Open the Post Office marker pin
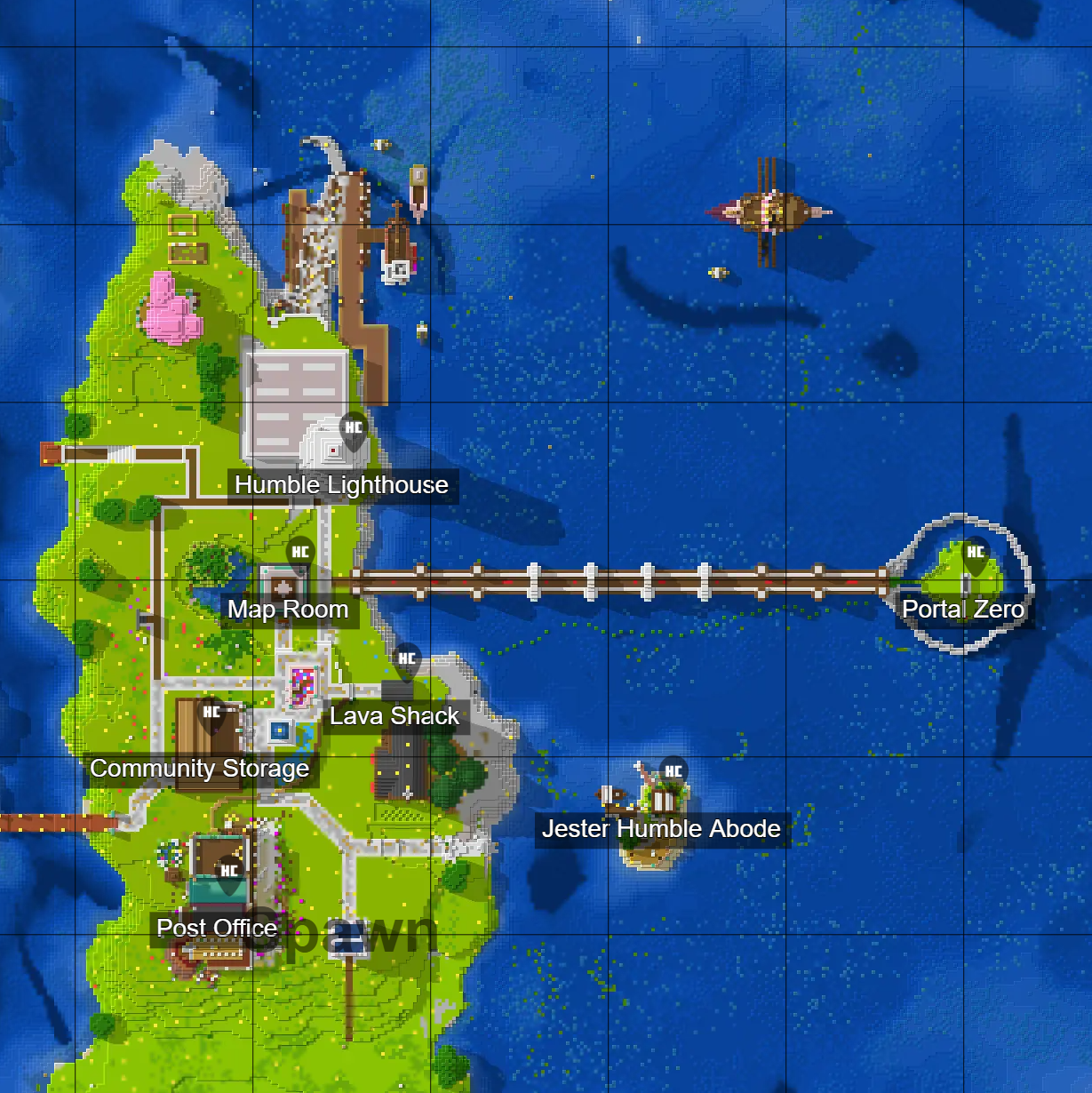This screenshot has height=1093, width=1092. pyautogui.click(x=229, y=874)
